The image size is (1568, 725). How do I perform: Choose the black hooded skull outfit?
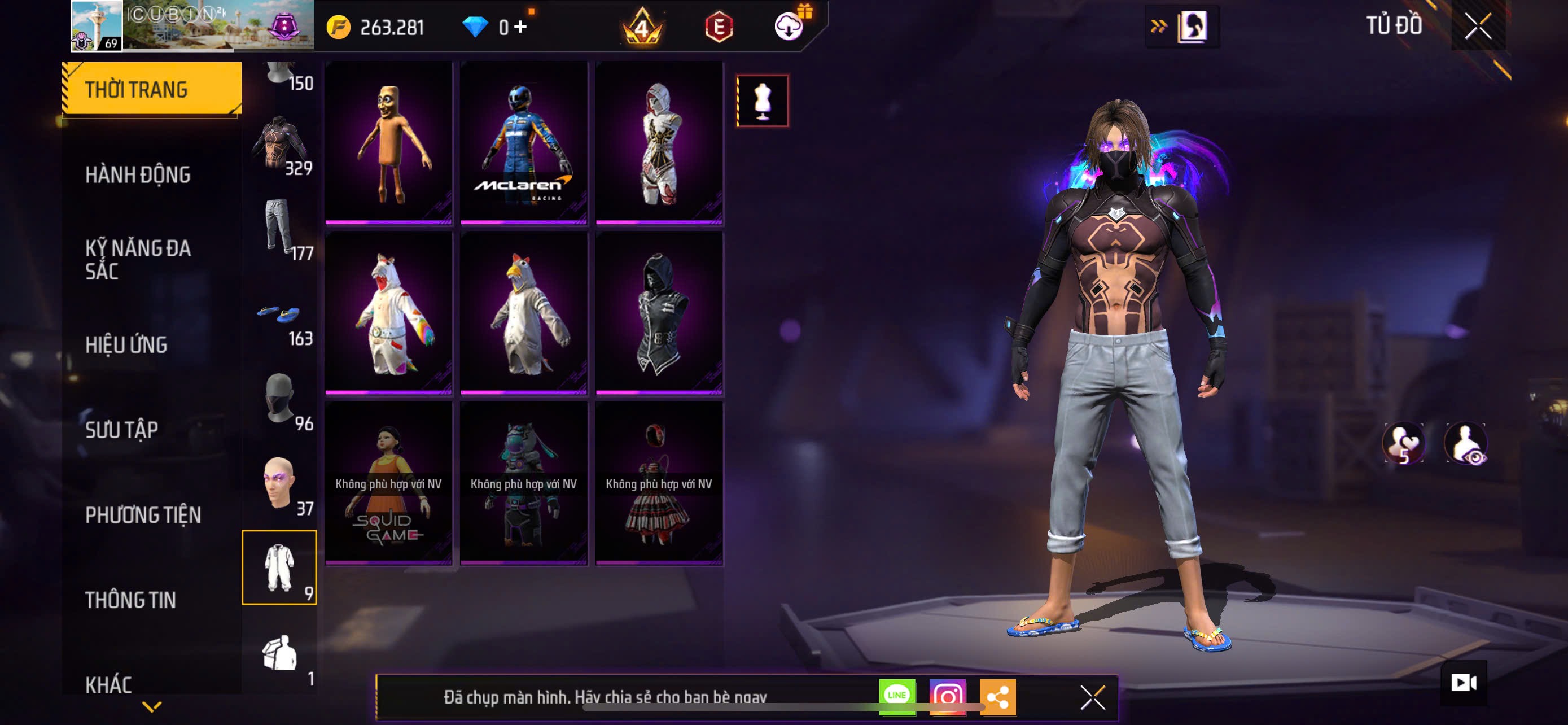point(659,313)
